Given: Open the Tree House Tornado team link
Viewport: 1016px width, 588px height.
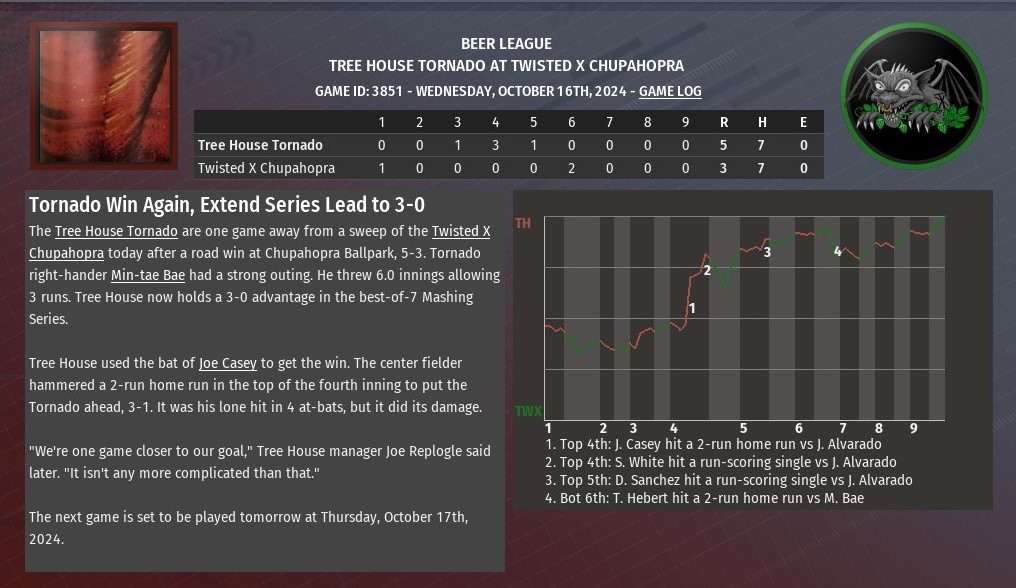Looking at the screenshot, I should tap(116, 231).
